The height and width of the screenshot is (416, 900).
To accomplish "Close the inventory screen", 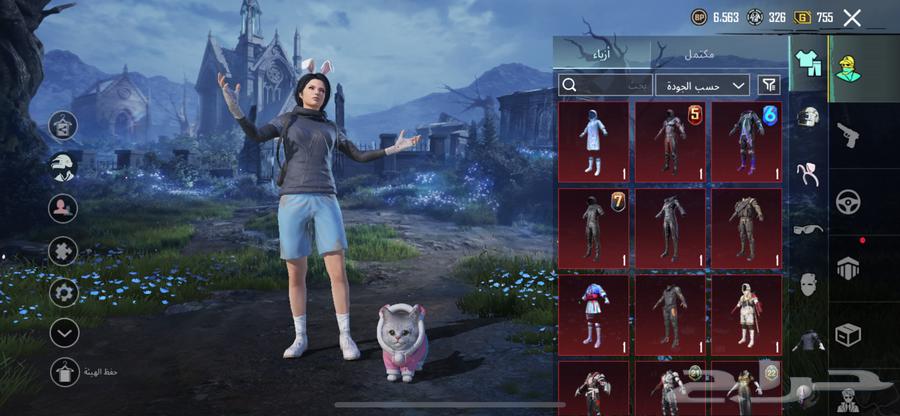I will coord(852,17).
